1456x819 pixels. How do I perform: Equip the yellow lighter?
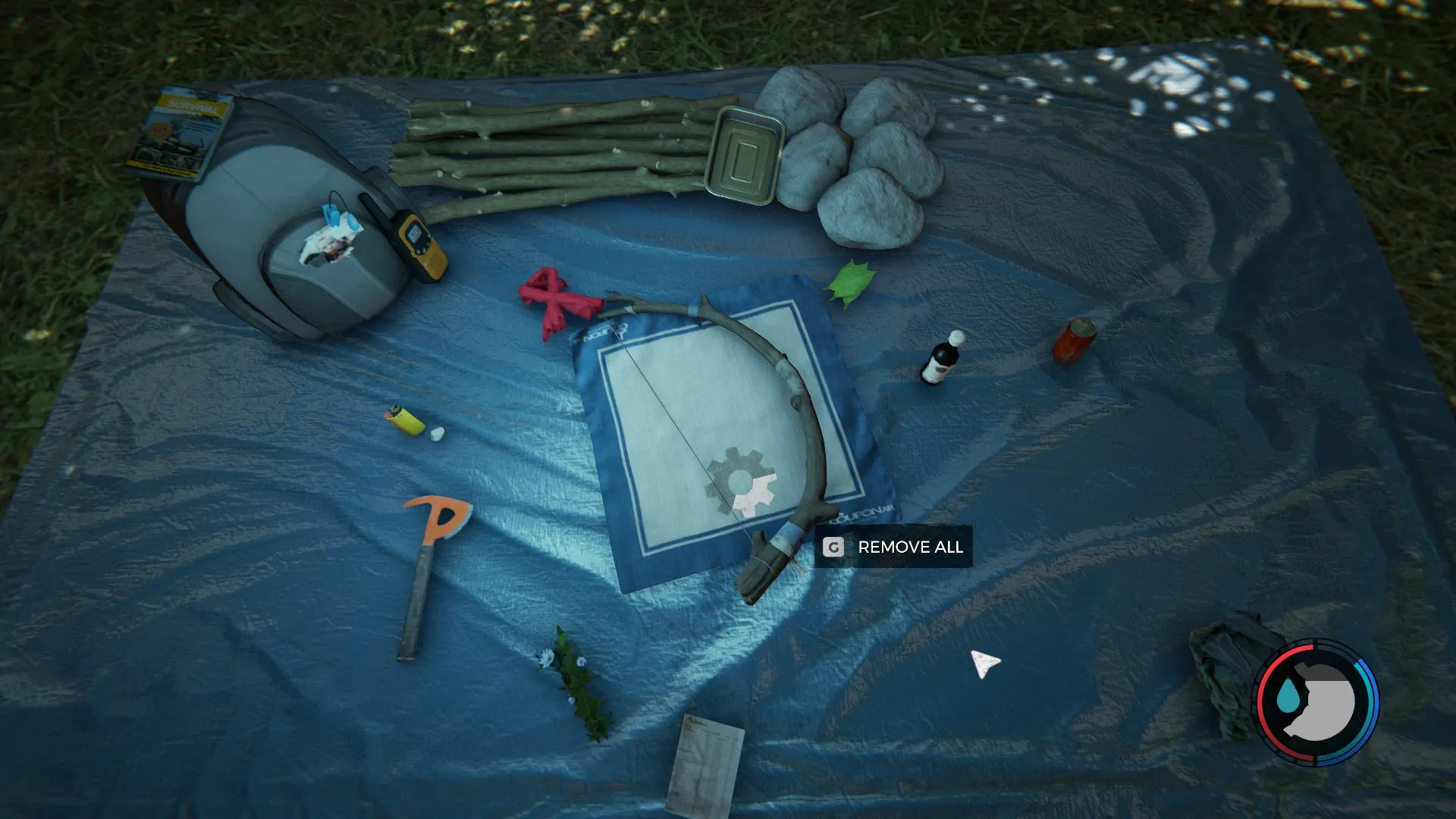click(x=406, y=419)
